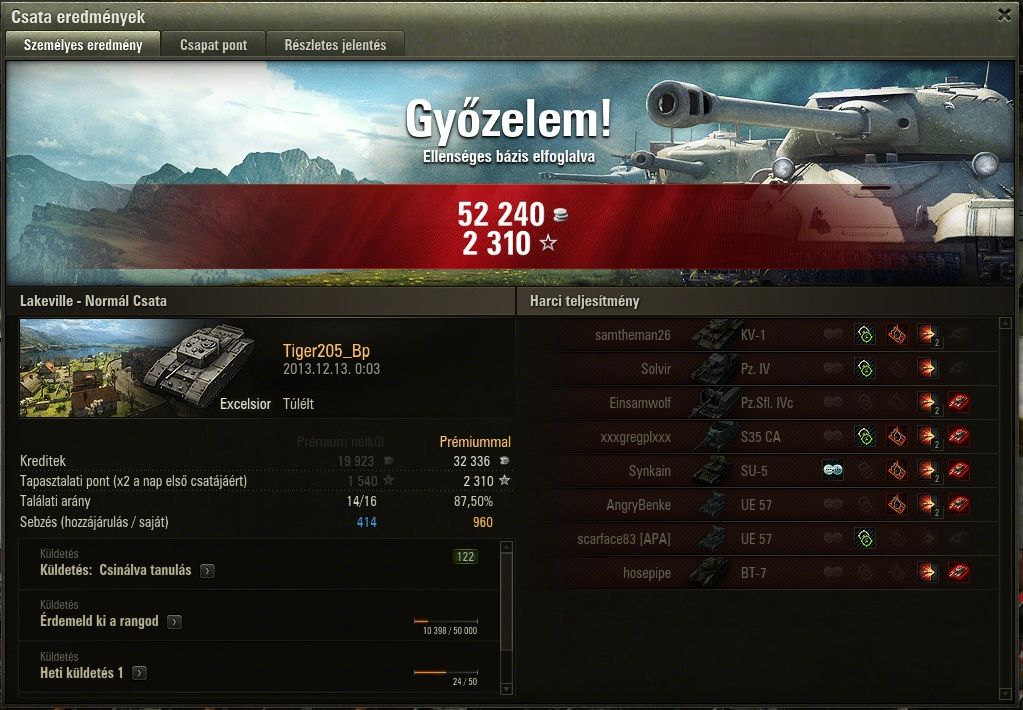Select xxxgregplxxx's S35 CA row
Image resolution: width=1023 pixels, height=710 pixels.
[760, 437]
